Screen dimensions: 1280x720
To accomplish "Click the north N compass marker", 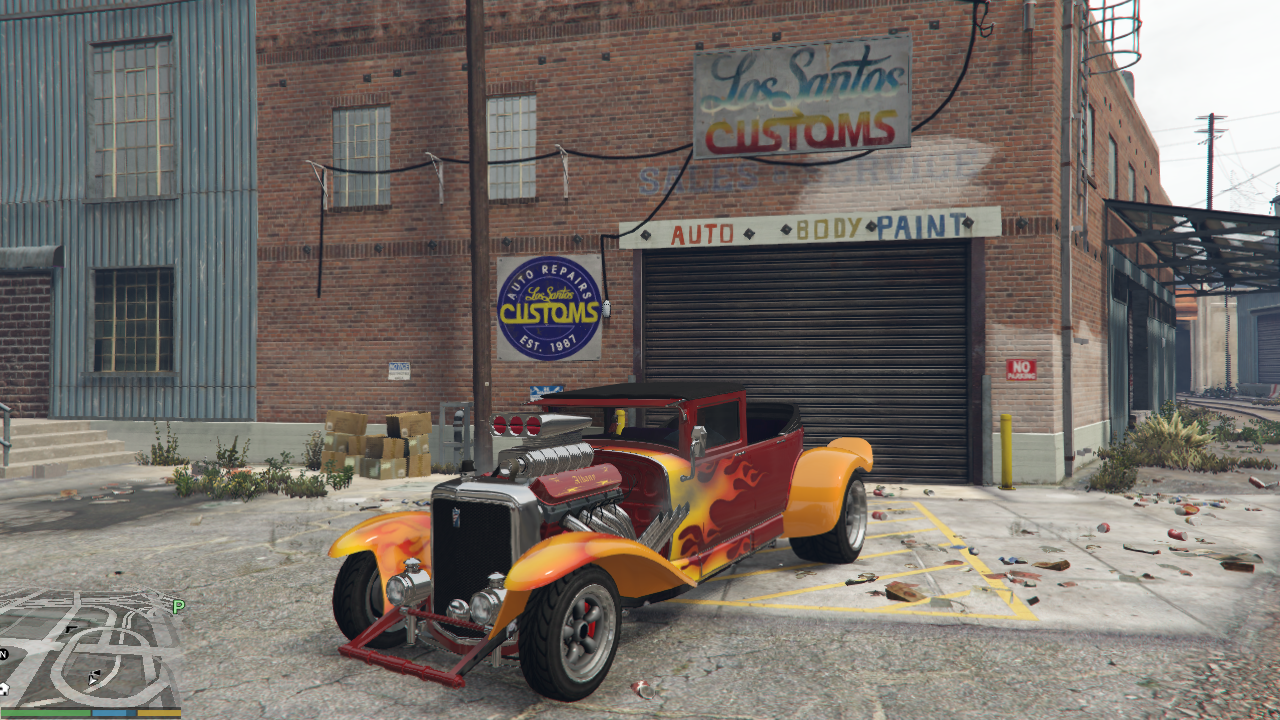I will click(x=4, y=654).
